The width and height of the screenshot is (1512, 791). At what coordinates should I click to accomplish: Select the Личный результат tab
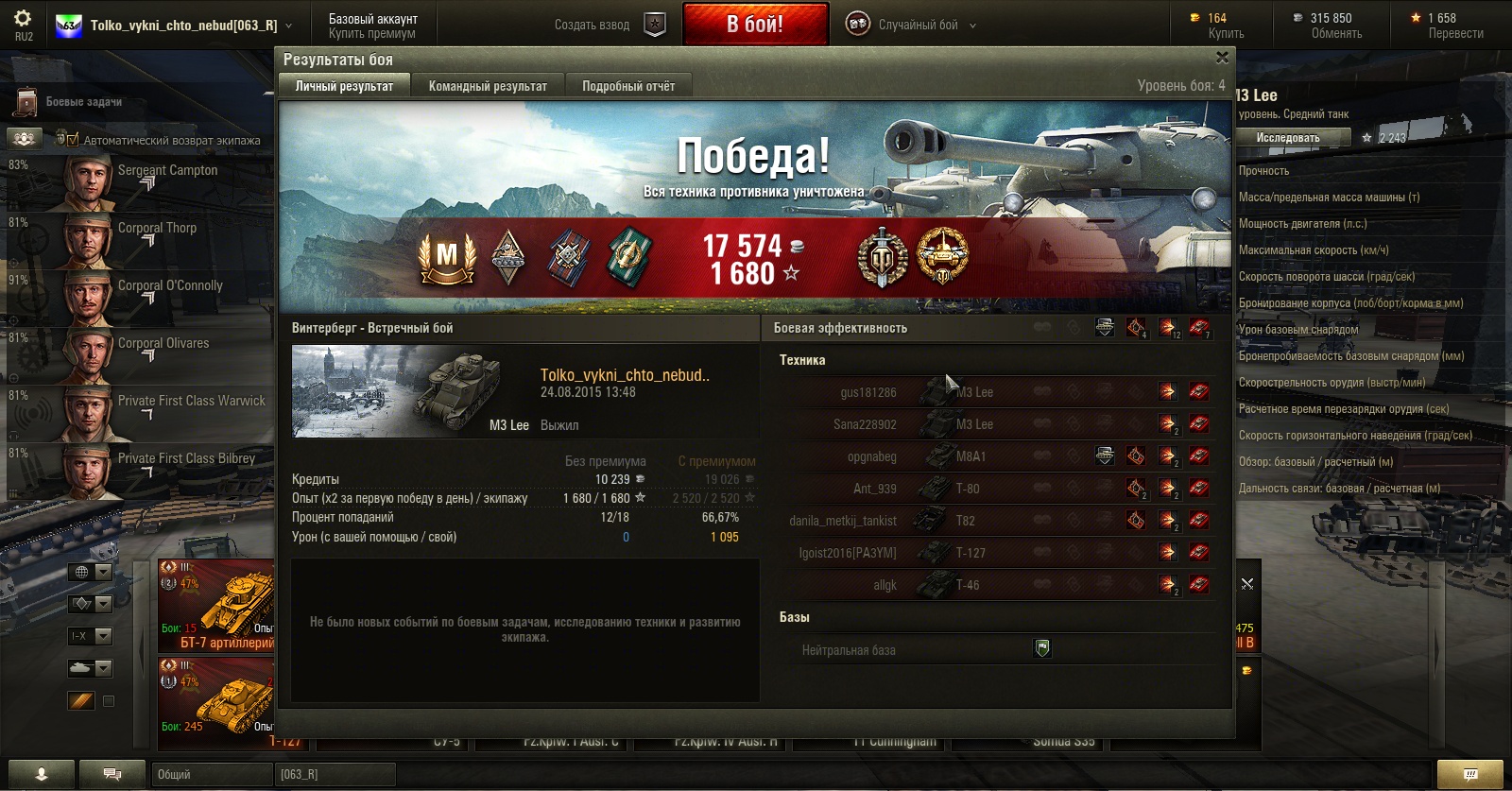[344, 86]
